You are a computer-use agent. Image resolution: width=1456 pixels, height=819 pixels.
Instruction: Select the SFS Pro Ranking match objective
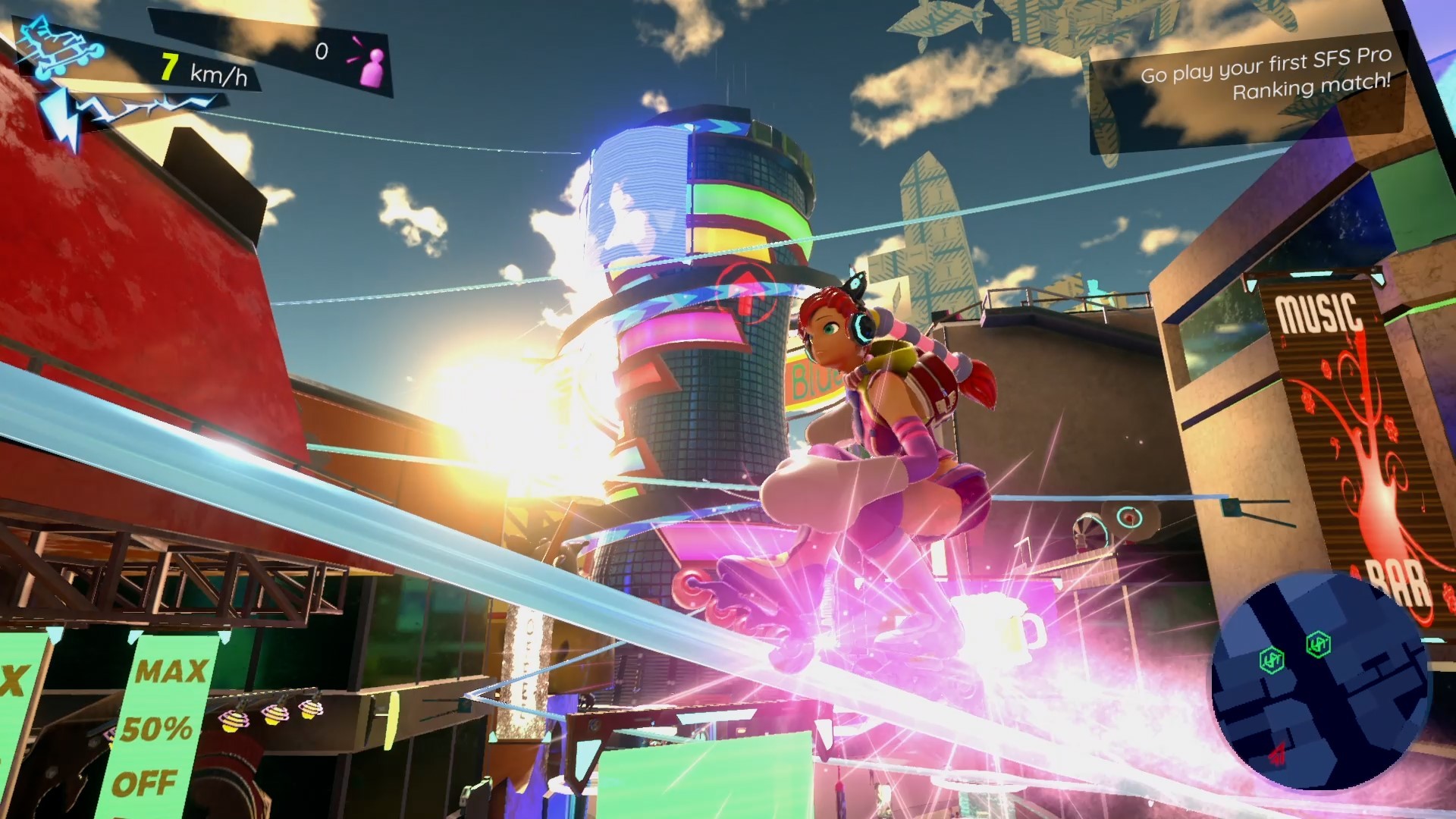coord(1265,74)
